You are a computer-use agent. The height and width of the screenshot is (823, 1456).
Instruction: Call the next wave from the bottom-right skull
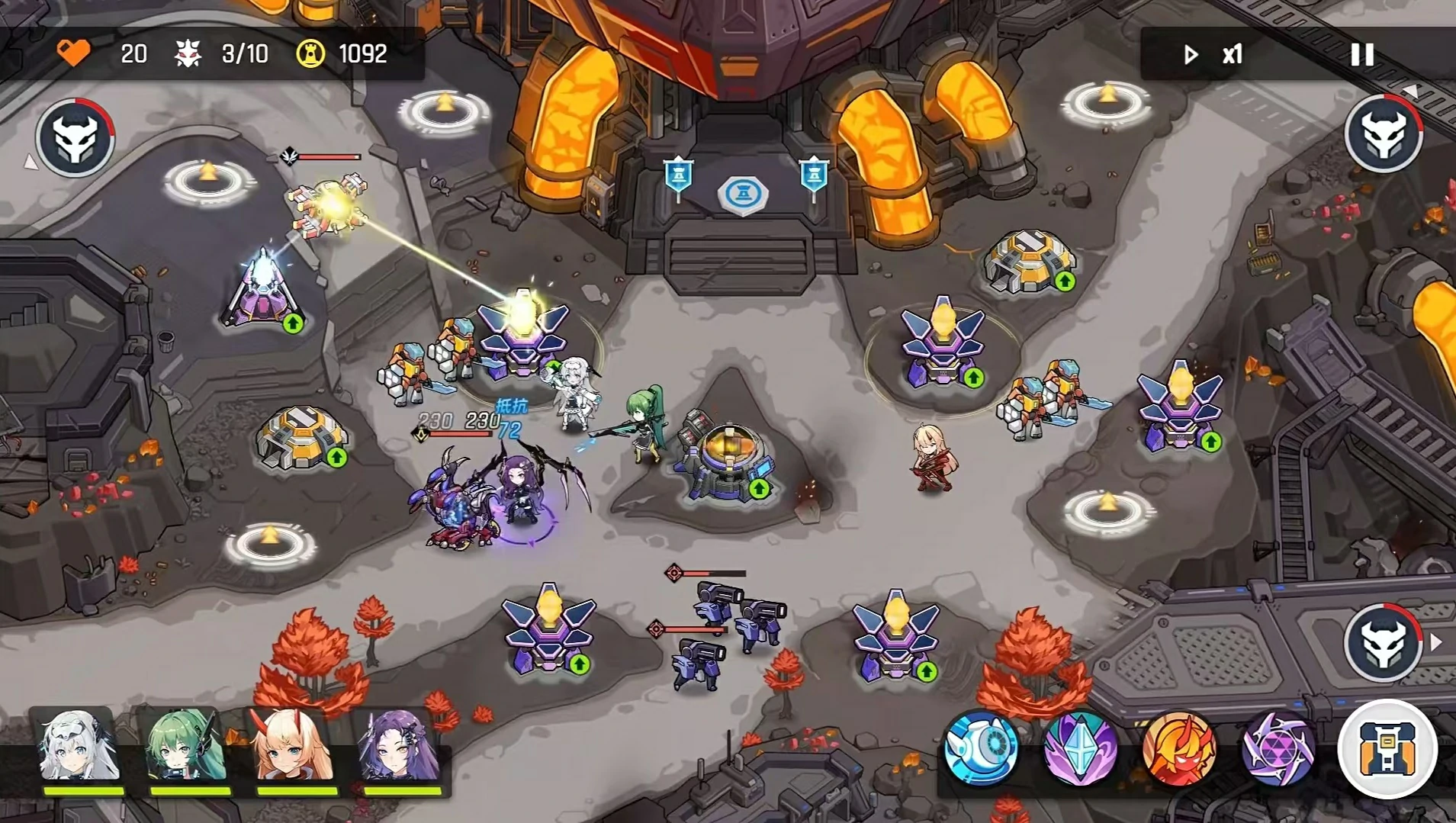point(1383,643)
